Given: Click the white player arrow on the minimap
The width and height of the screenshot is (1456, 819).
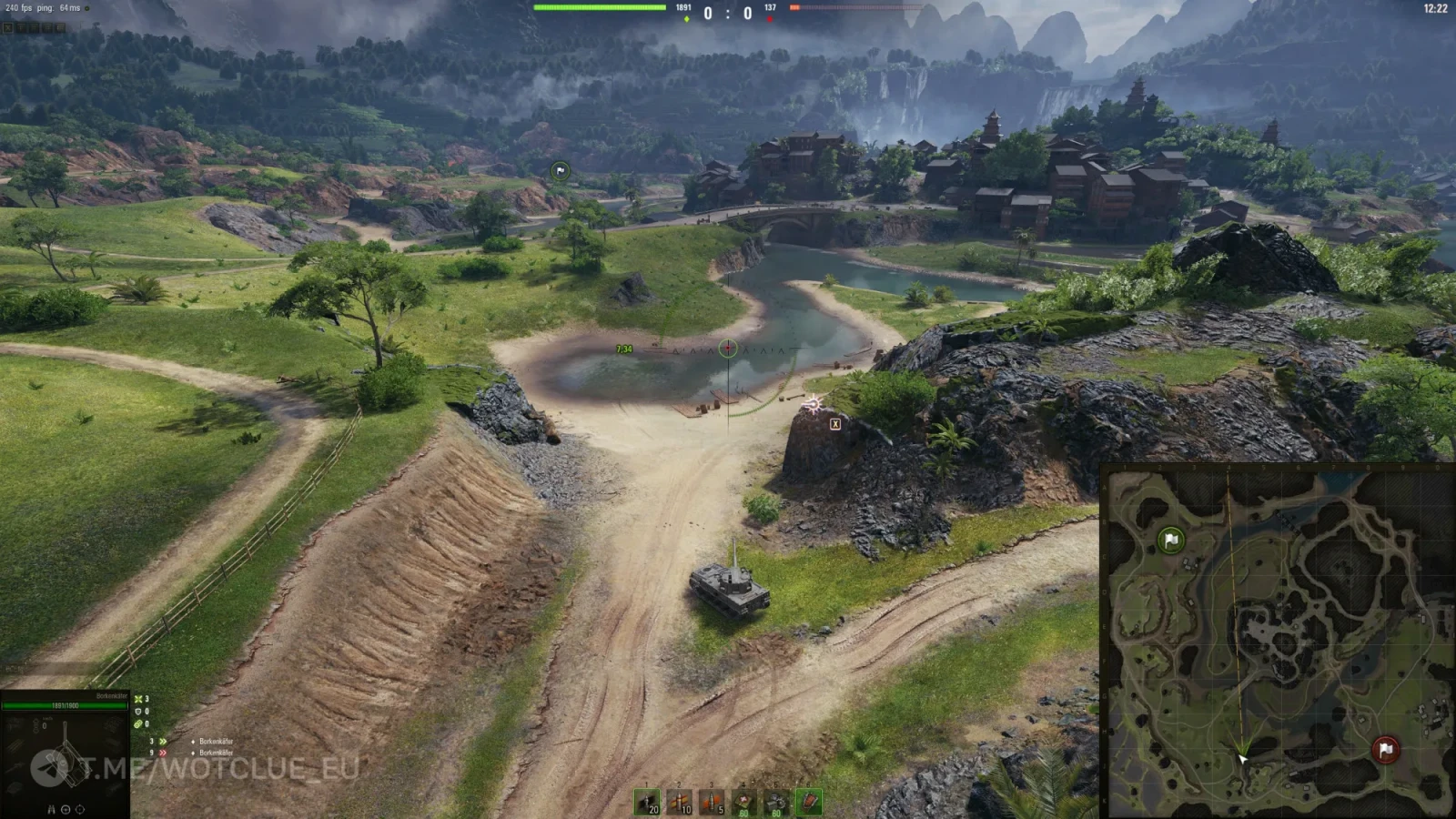Looking at the screenshot, I should point(1242,758).
